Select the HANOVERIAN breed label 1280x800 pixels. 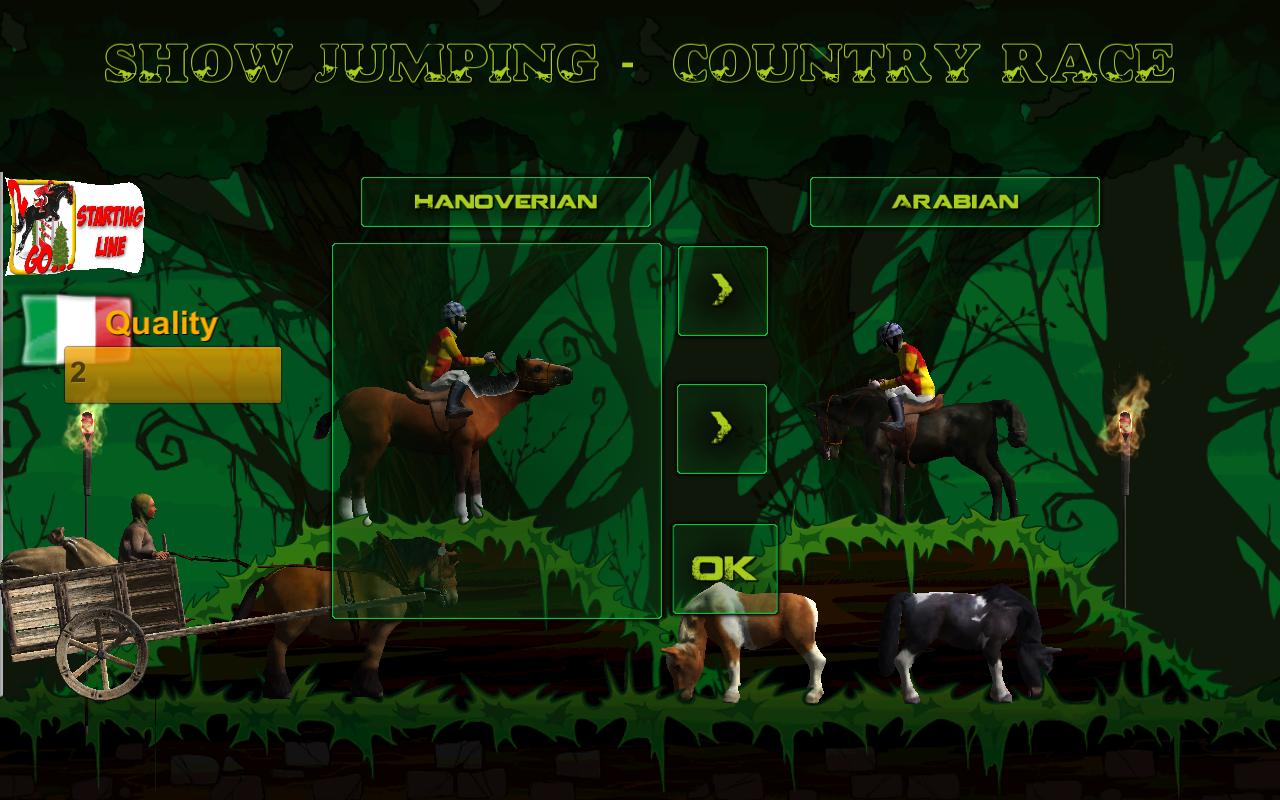pyautogui.click(x=504, y=201)
